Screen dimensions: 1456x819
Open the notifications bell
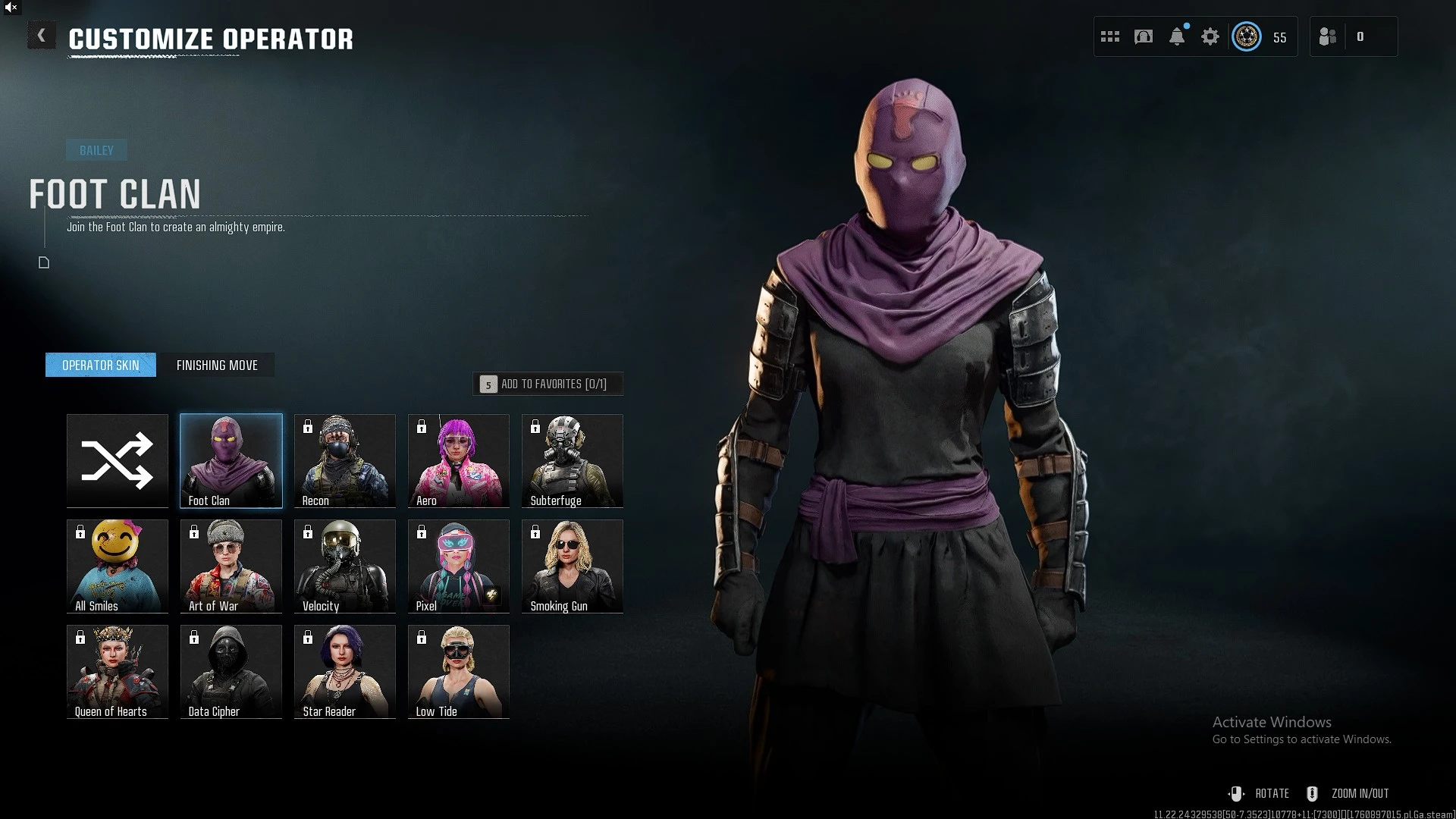click(x=1177, y=36)
